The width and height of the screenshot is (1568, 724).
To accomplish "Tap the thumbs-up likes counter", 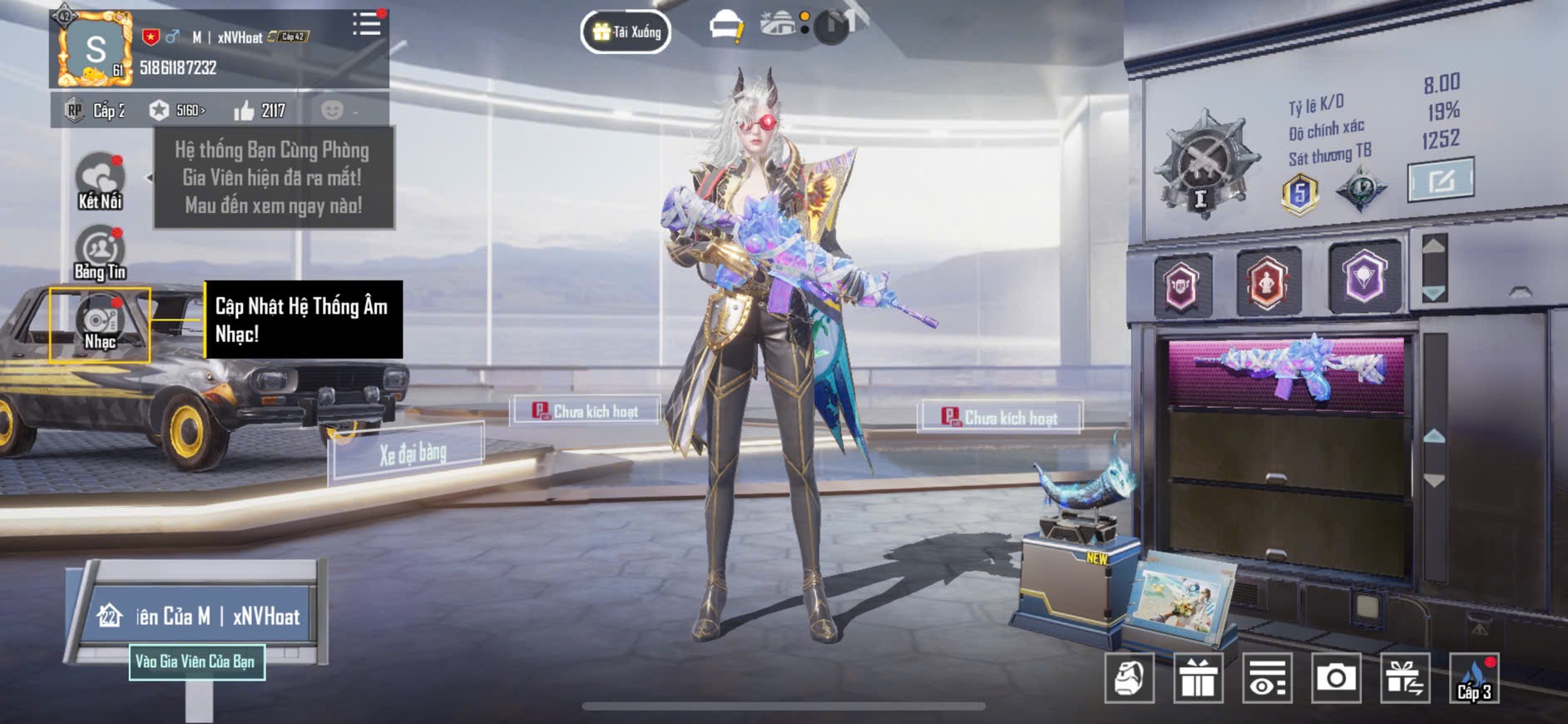I will click(x=260, y=111).
